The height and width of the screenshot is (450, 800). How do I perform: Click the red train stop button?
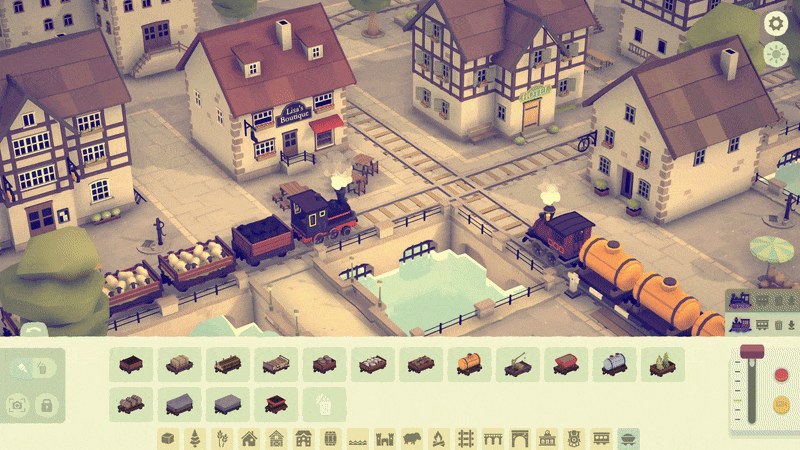click(782, 375)
